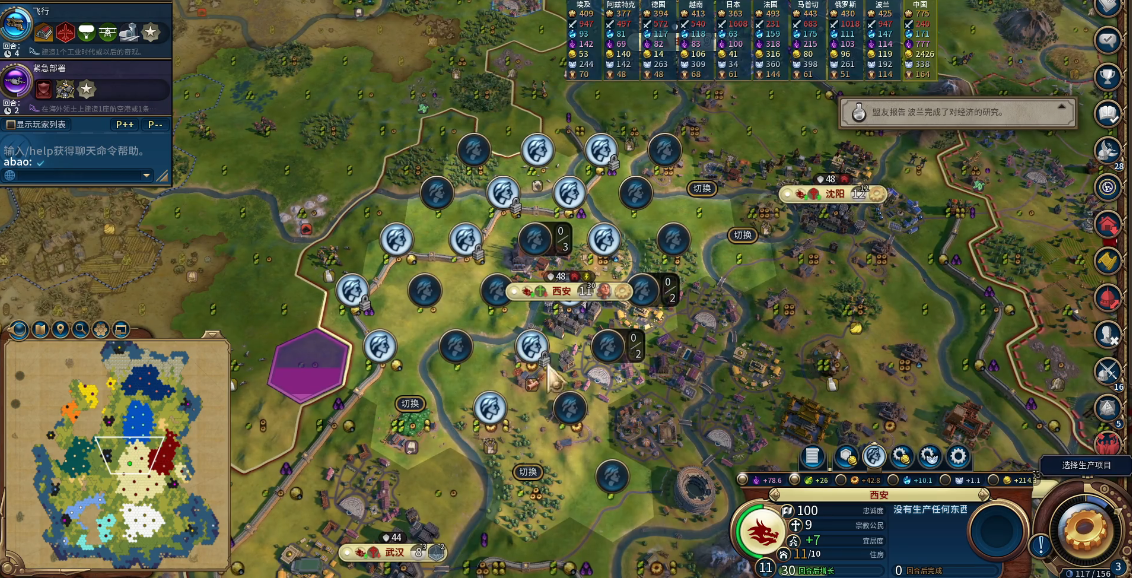The height and width of the screenshot is (578, 1132).
Task: Select the citizen head with 0/3 label
Action: click(x=537, y=239)
